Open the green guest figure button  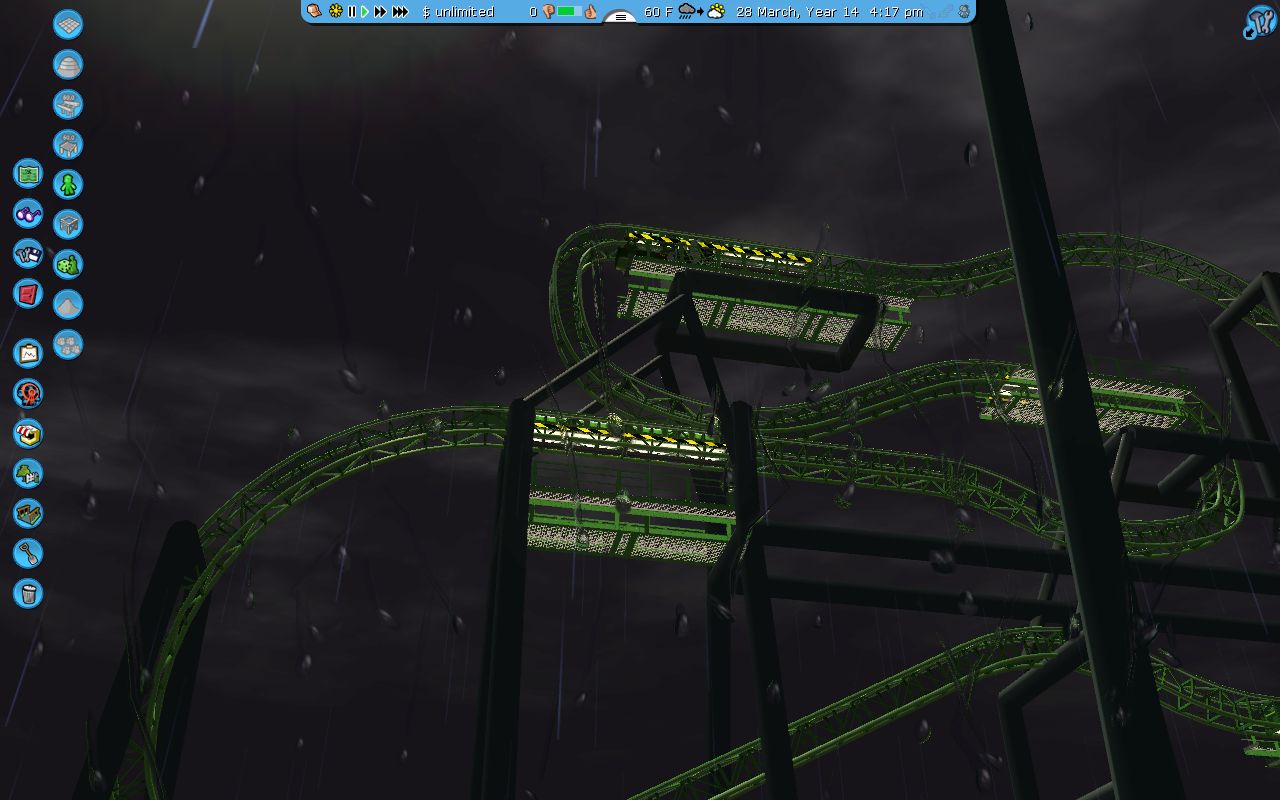[x=68, y=184]
